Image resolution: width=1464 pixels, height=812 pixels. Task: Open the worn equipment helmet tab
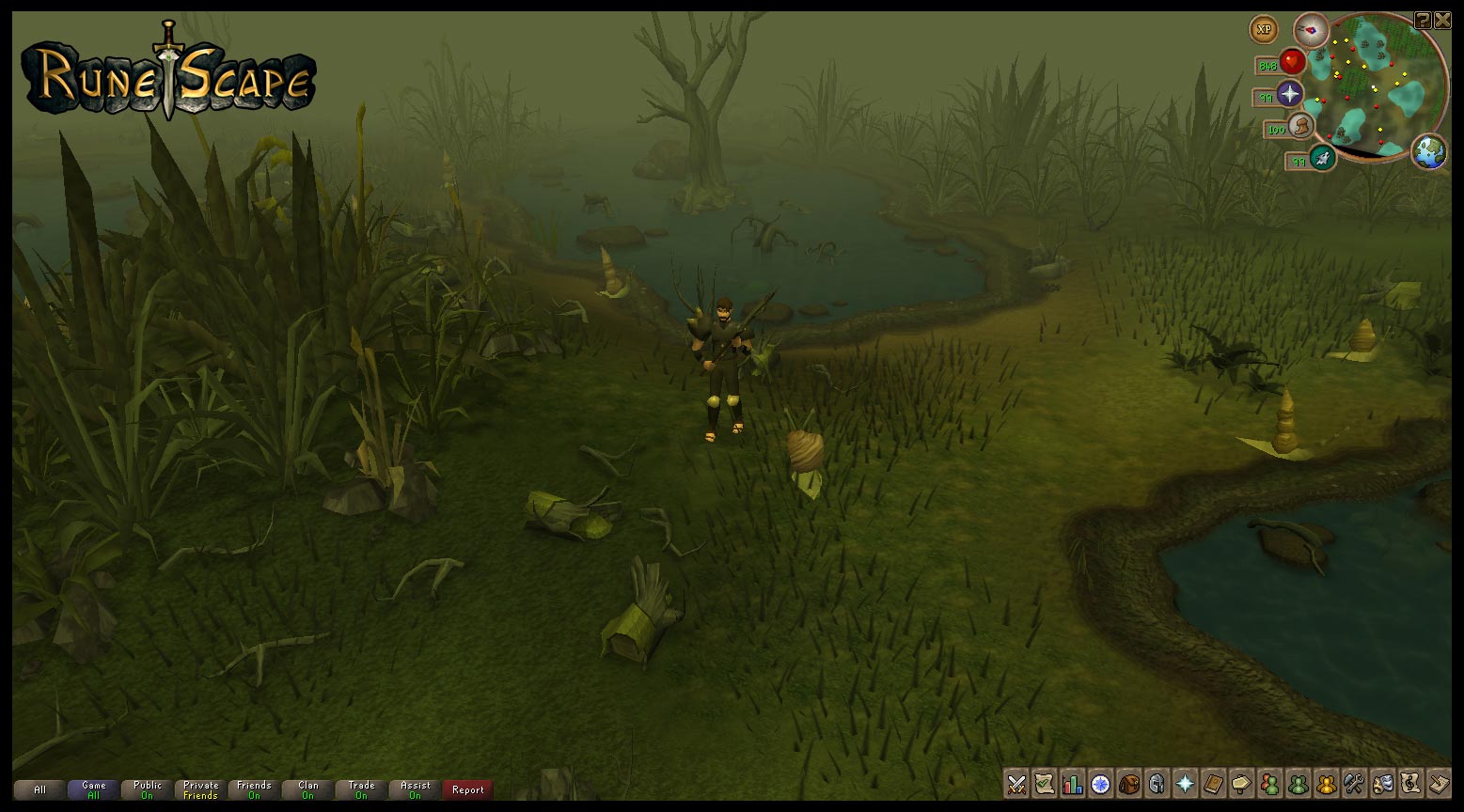tap(1157, 783)
